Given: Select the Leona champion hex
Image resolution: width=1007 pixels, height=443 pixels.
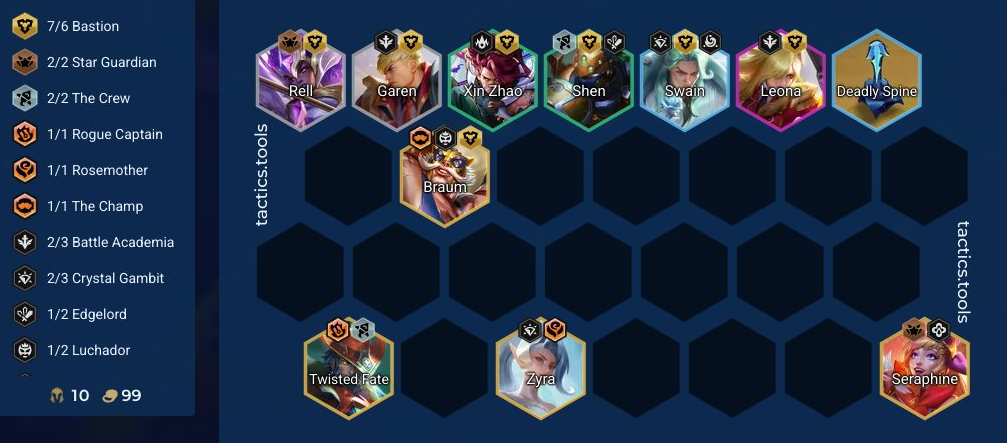Looking at the screenshot, I should (x=781, y=82).
